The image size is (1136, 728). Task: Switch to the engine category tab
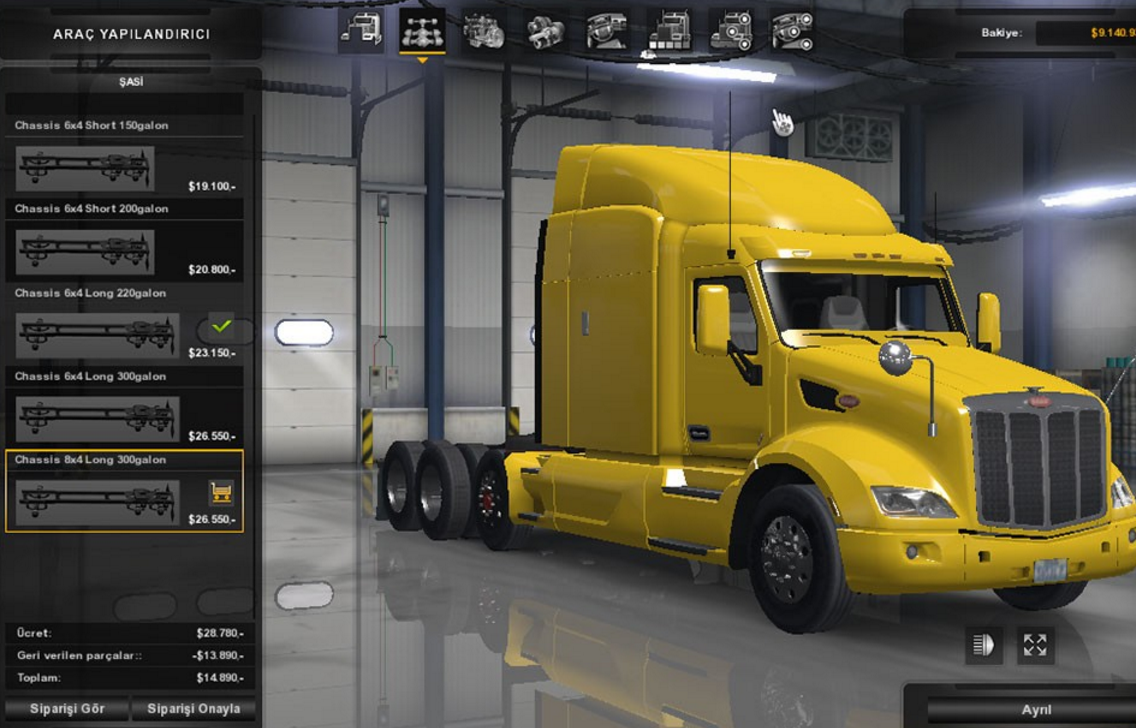(x=484, y=31)
